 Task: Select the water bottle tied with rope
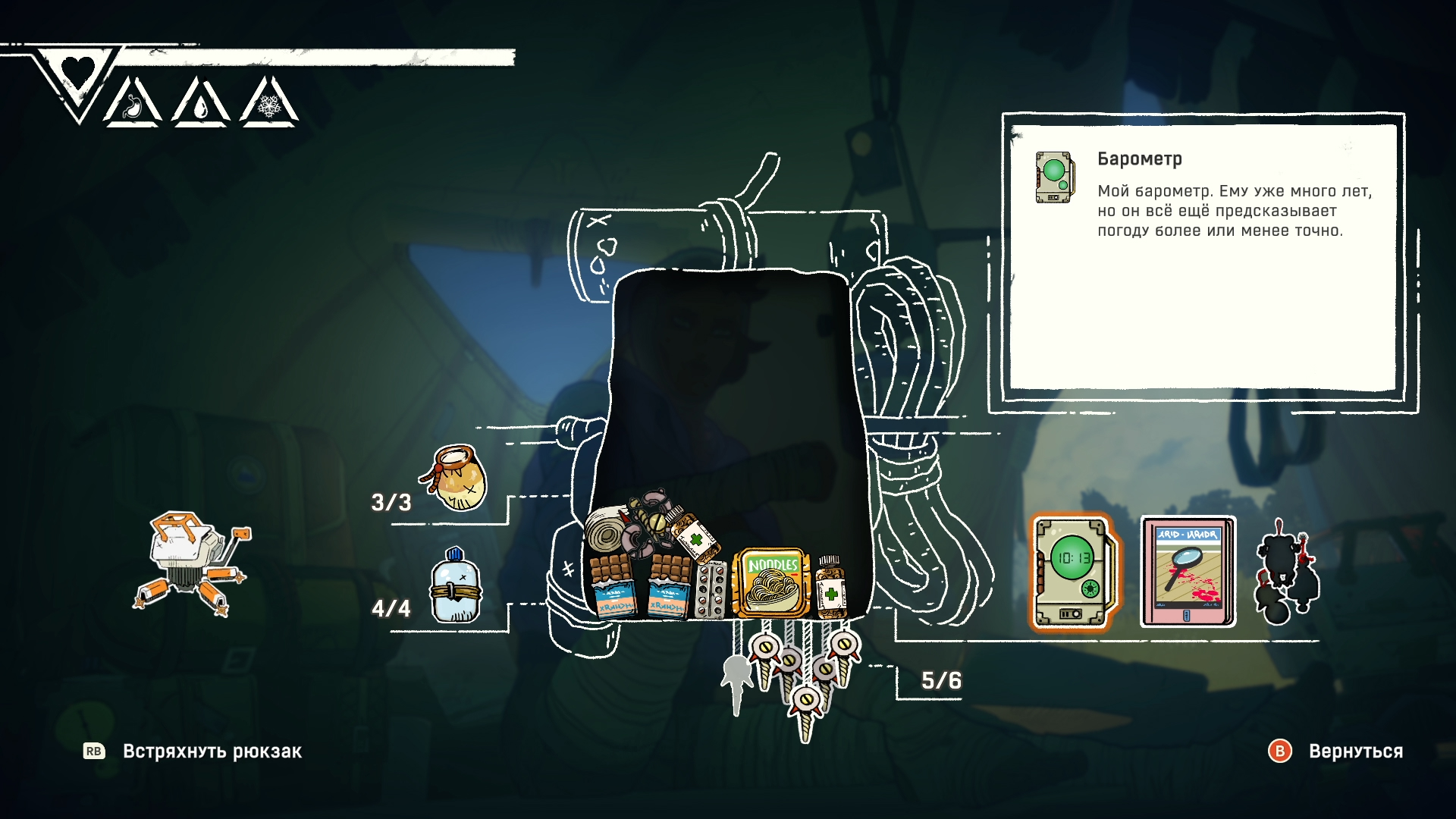click(x=455, y=588)
